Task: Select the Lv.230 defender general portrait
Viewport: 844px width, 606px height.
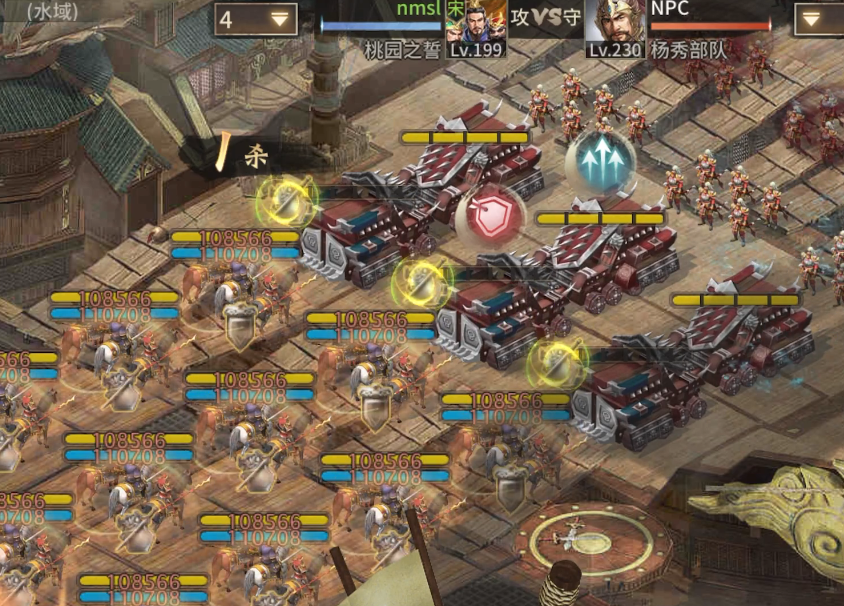Action: click(x=613, y=26)
